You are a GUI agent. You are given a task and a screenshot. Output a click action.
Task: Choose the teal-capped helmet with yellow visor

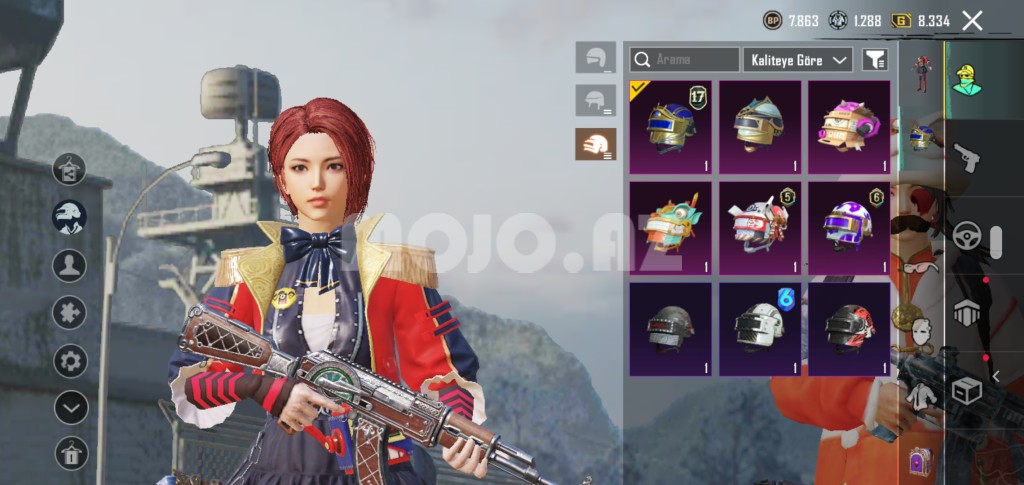pos(759,127)
